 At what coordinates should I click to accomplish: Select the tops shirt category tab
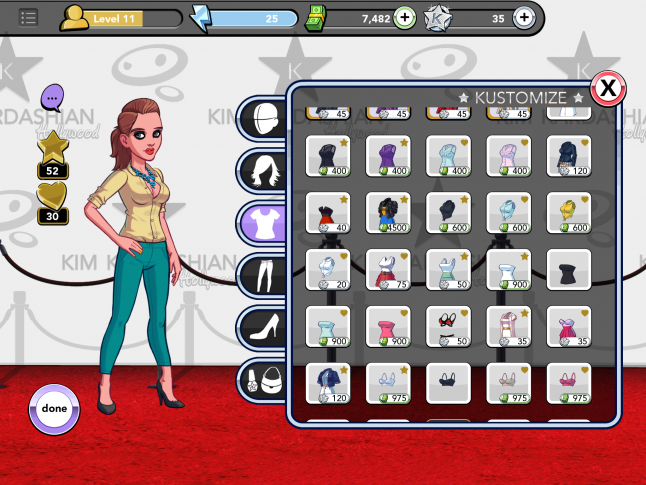pos(265,221)
